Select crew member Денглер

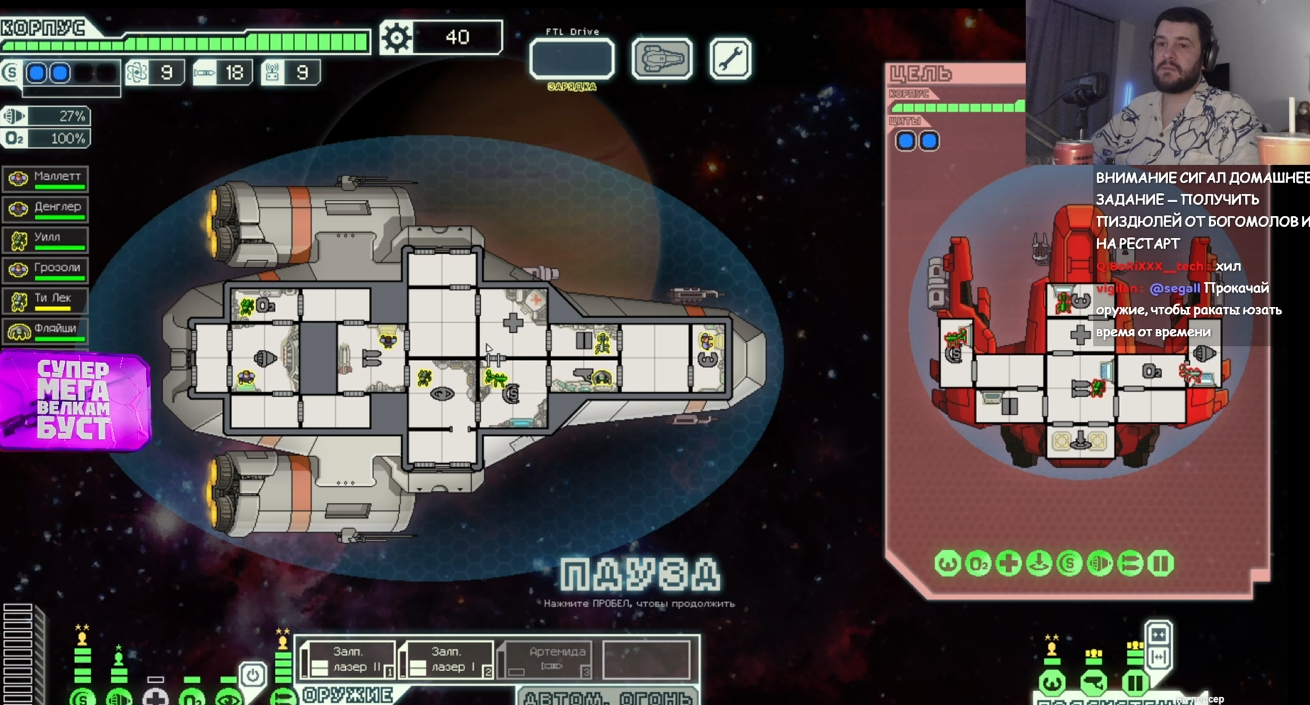46,208
